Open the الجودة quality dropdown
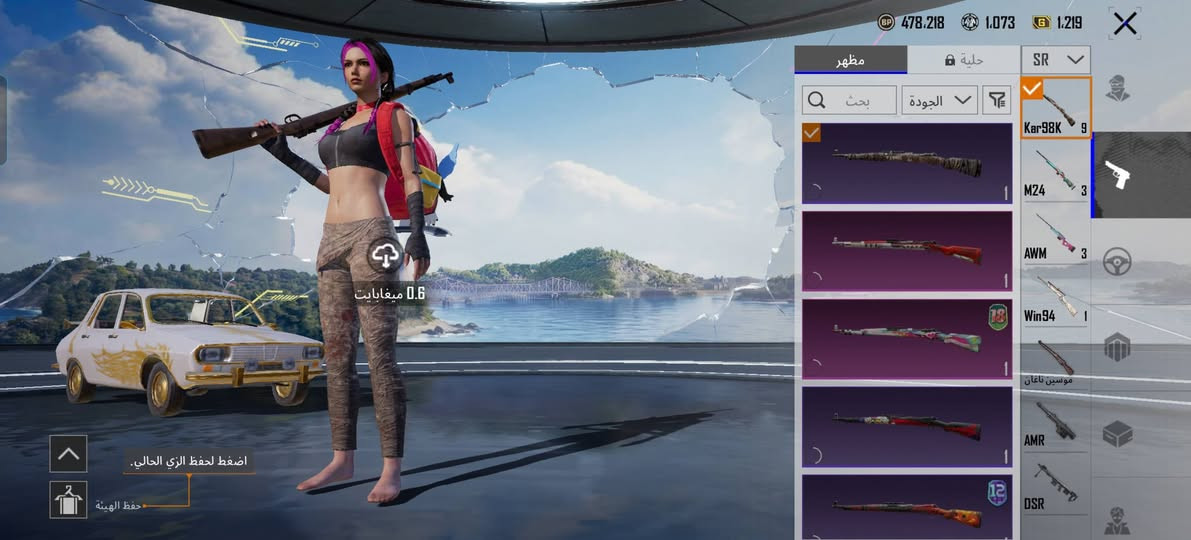The width and height of the screenshot is (1191, 540). coord(939,100)
